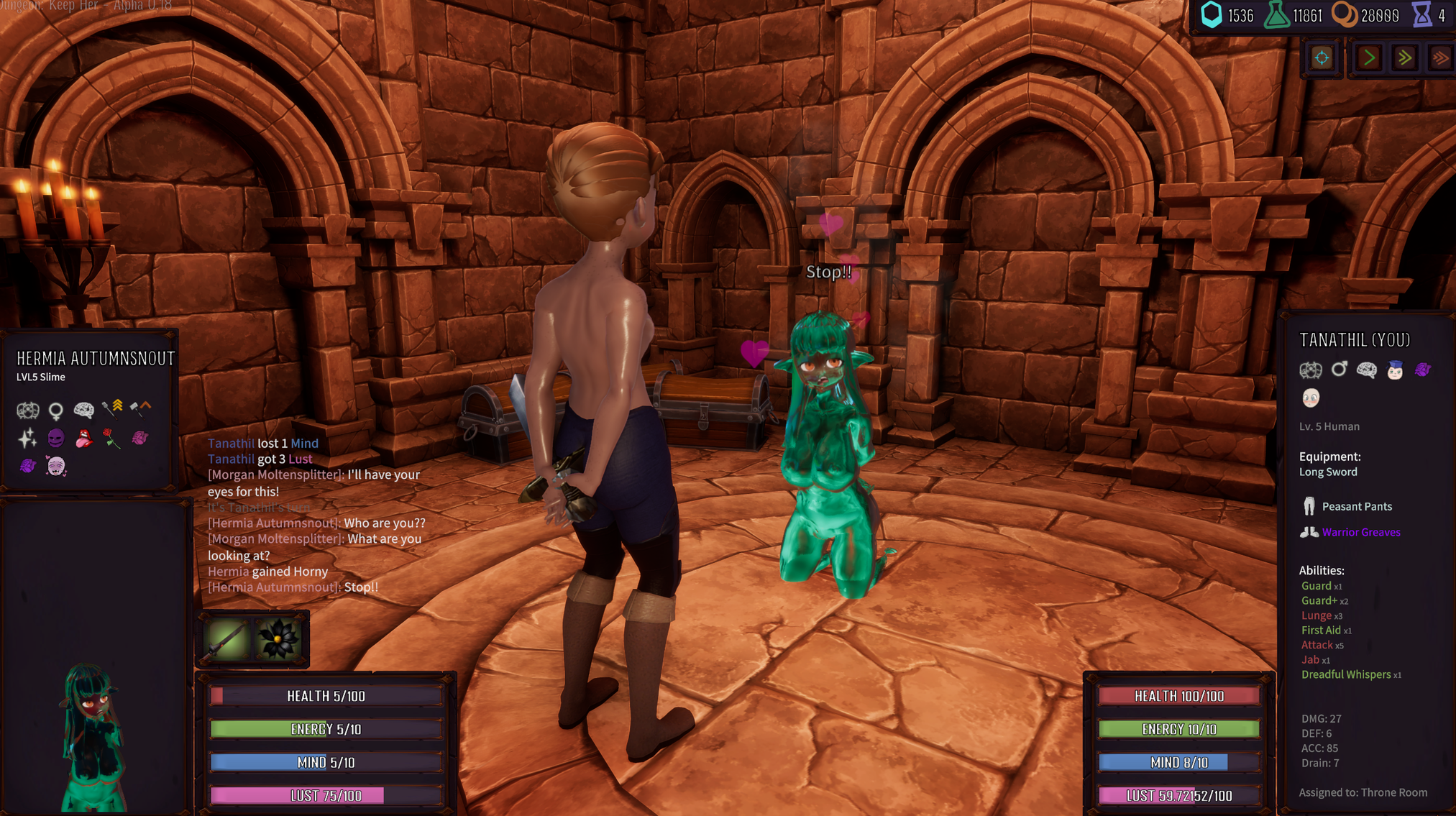Click the Warrior Greaves equipment link
Viewport: 1456px width, 816px height.
[x=1361, y=532]
